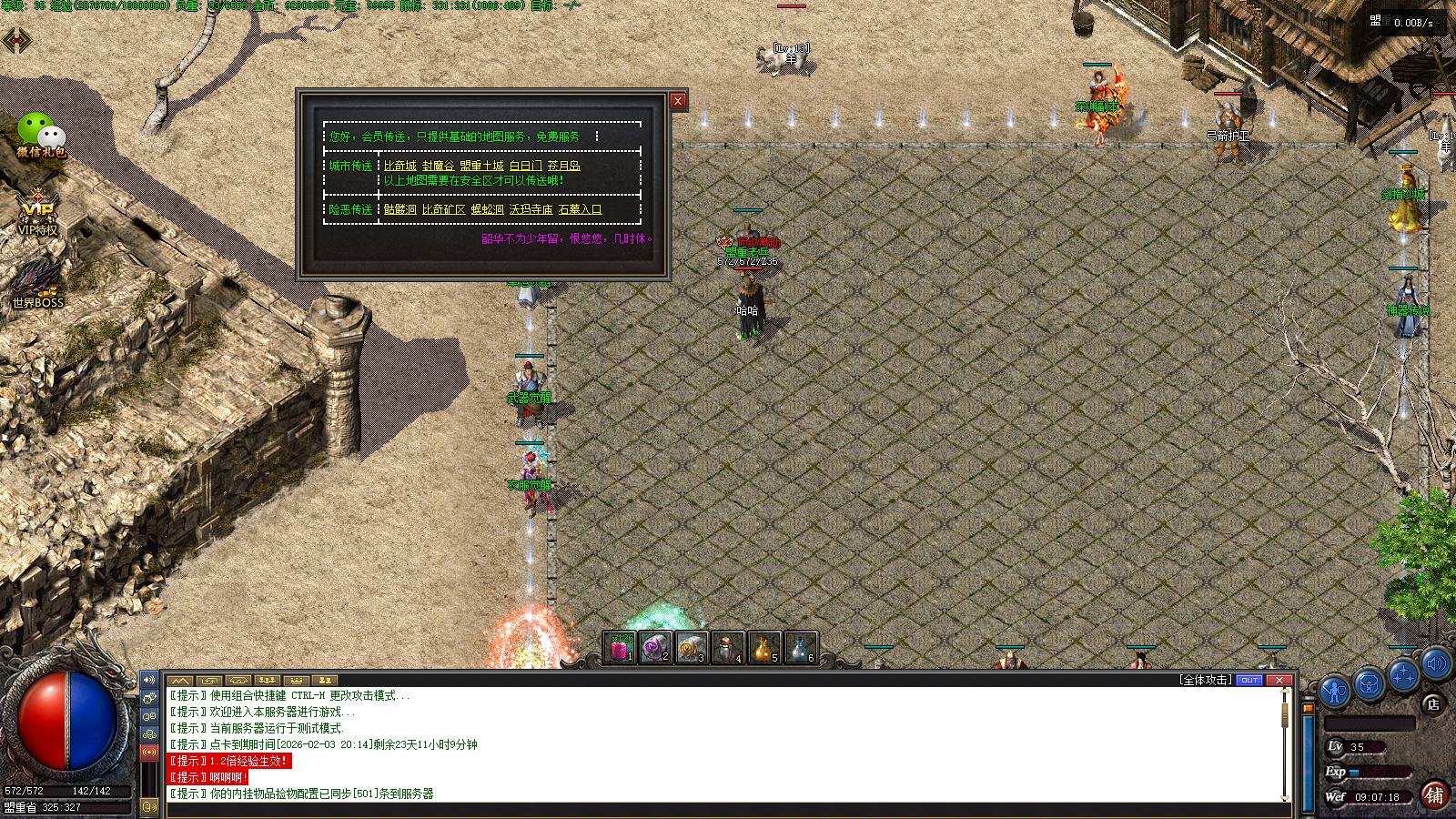Use the red potion in hotbar slot 1
The height and width of the screenshot is (819, 1456).
tap(620, 648)
